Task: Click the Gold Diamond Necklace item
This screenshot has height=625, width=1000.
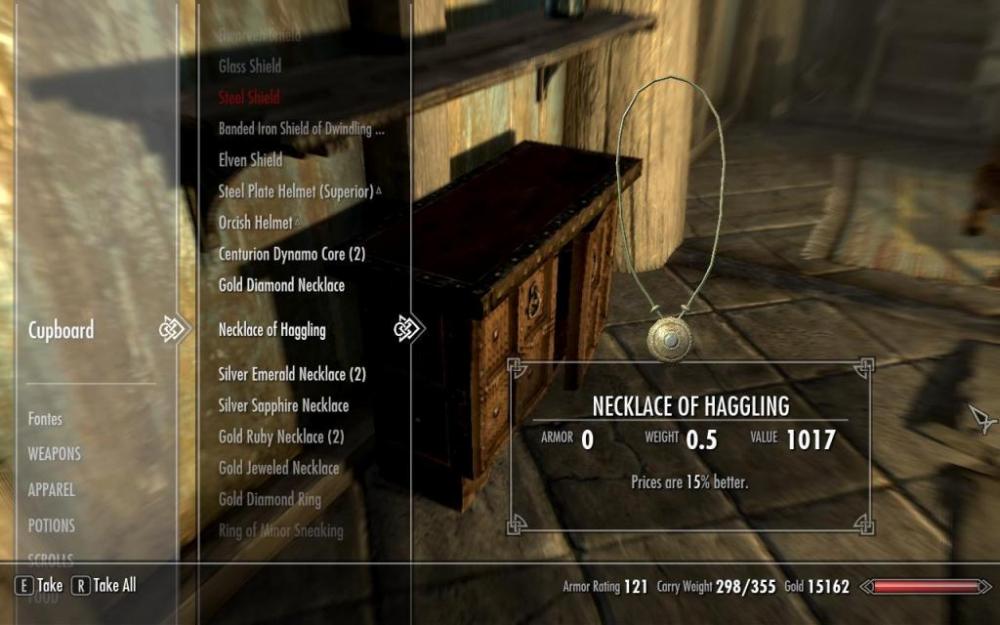Action: point(281,285)
